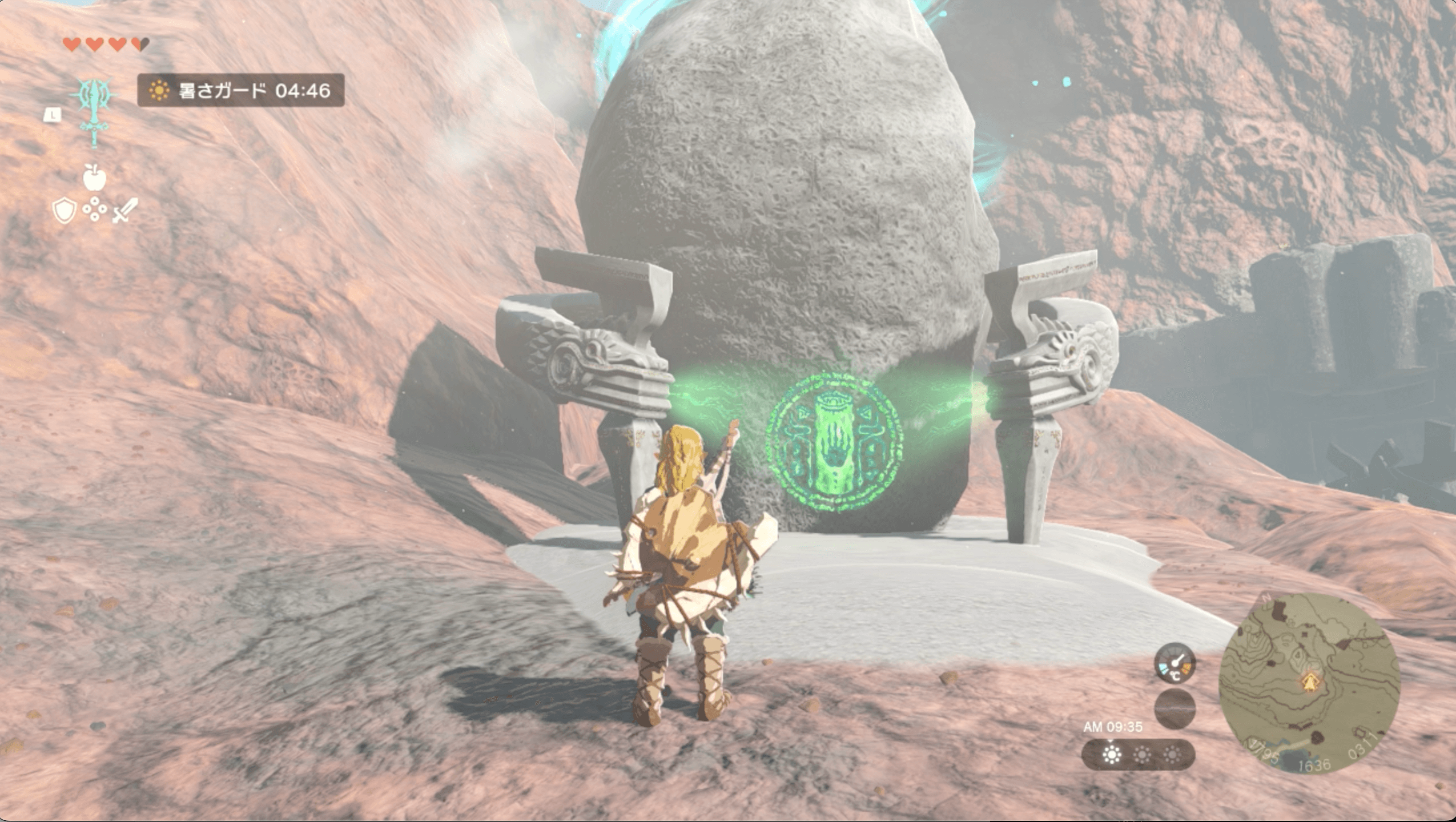Open the sword weapon quick-select icon
This screenshot has width=1456, height=822.
125,211
